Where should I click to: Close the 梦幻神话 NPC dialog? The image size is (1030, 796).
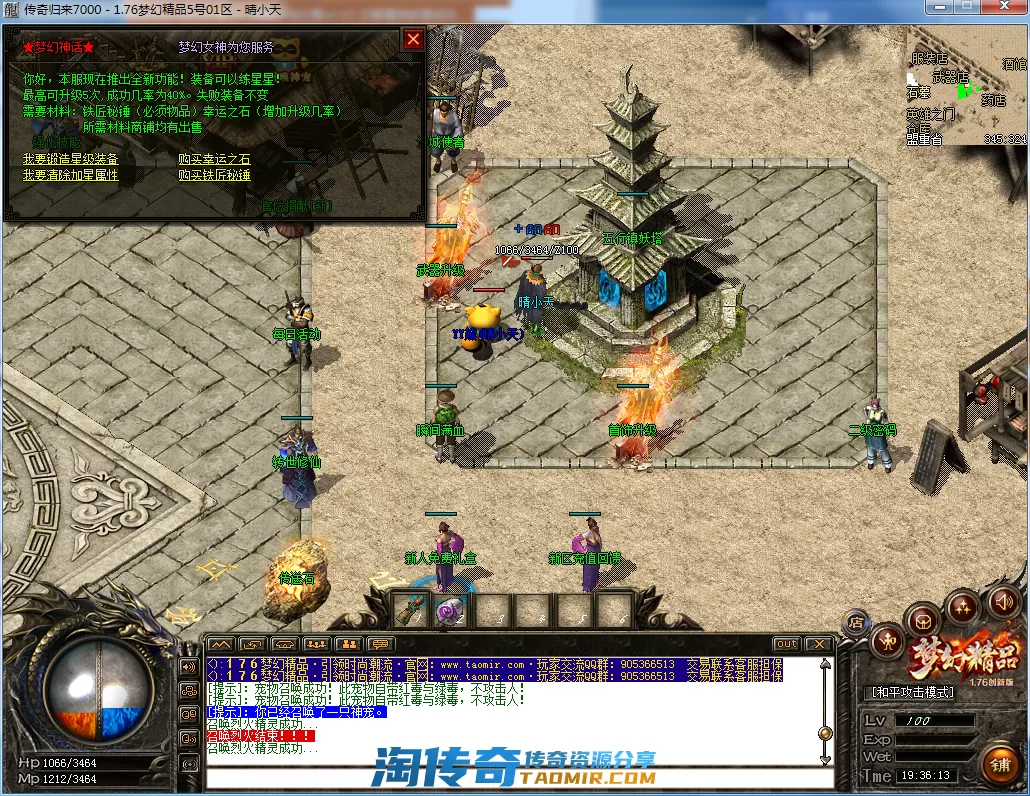coord(413,40)
